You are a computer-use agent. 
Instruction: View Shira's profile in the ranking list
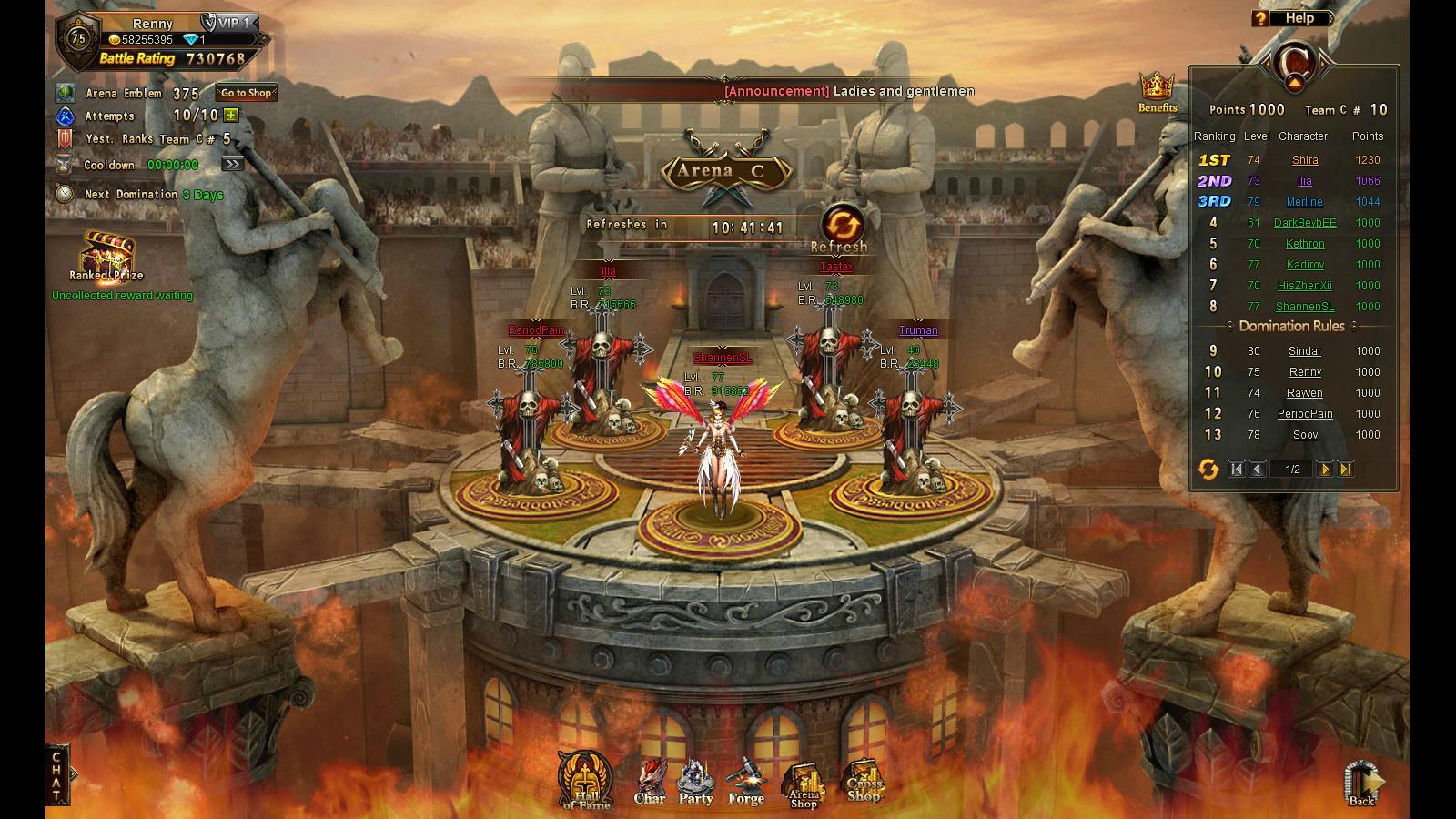pyautogui.click(x=1305, y=160)
